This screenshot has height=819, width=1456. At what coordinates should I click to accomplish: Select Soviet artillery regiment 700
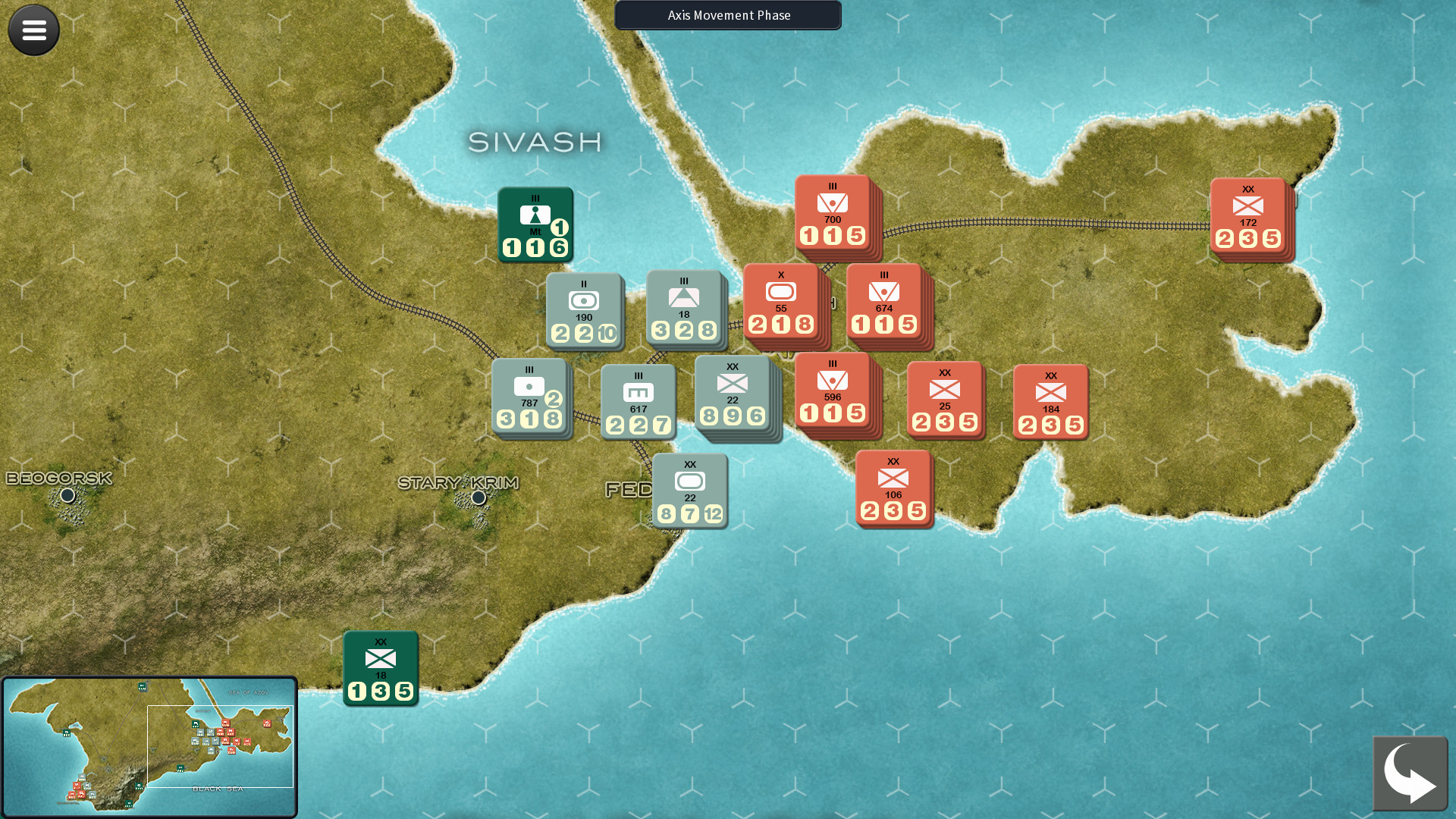[831, 216]
